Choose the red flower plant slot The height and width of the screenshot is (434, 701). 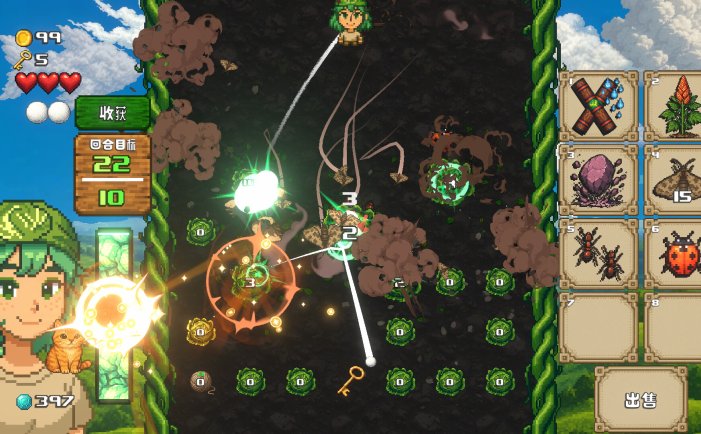pyautogui.click(x=676, y=106)
